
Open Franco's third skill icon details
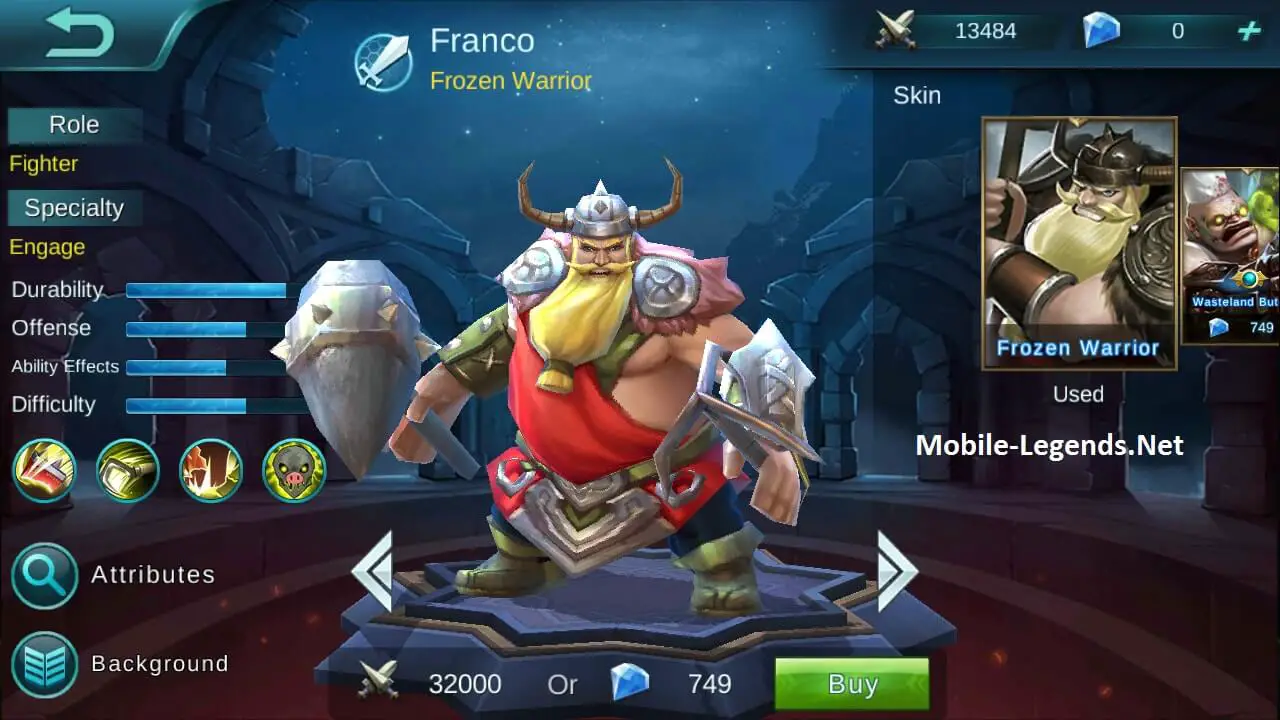pyautogui.click(x=210, y=470)
